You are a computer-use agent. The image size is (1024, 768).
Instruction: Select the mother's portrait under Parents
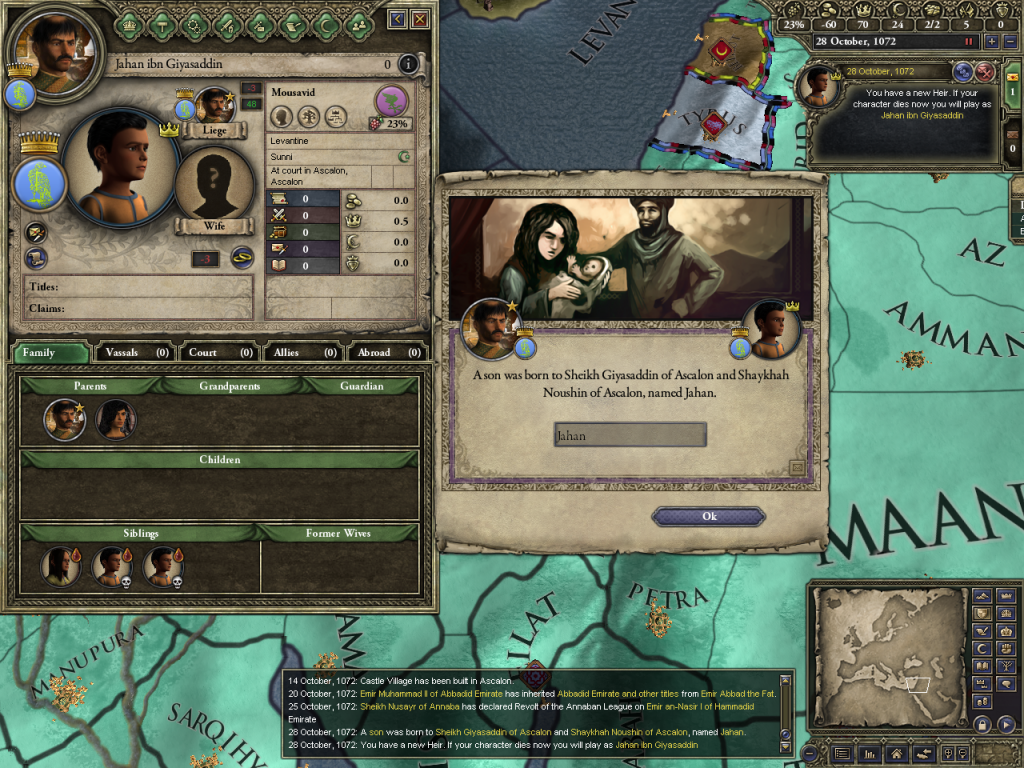tap(116, 419)
